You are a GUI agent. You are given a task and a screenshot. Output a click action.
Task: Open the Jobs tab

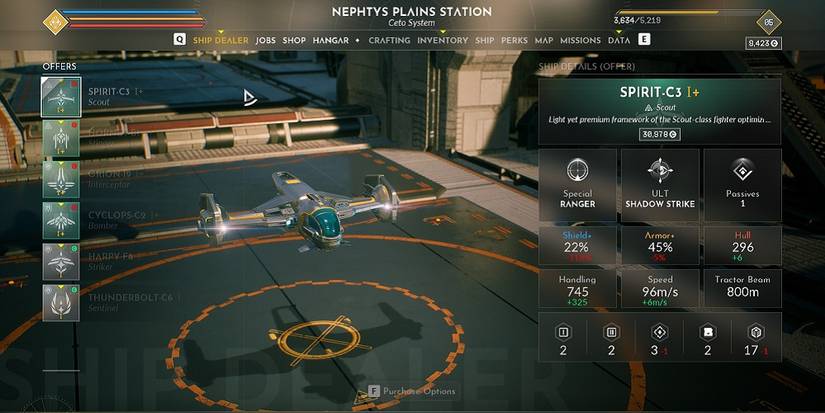click(x=265, y=40)
